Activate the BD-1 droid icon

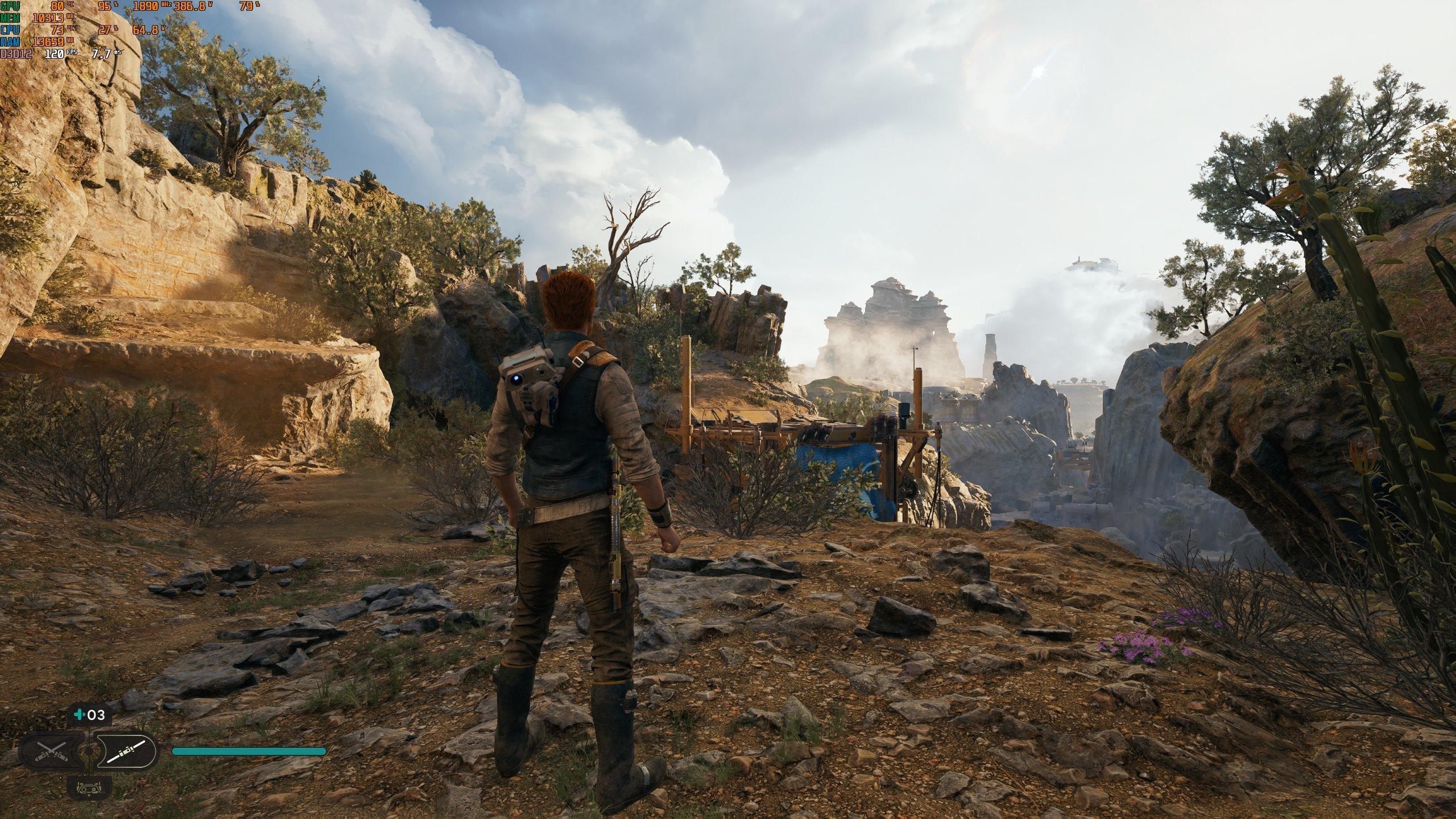(89, 788)
